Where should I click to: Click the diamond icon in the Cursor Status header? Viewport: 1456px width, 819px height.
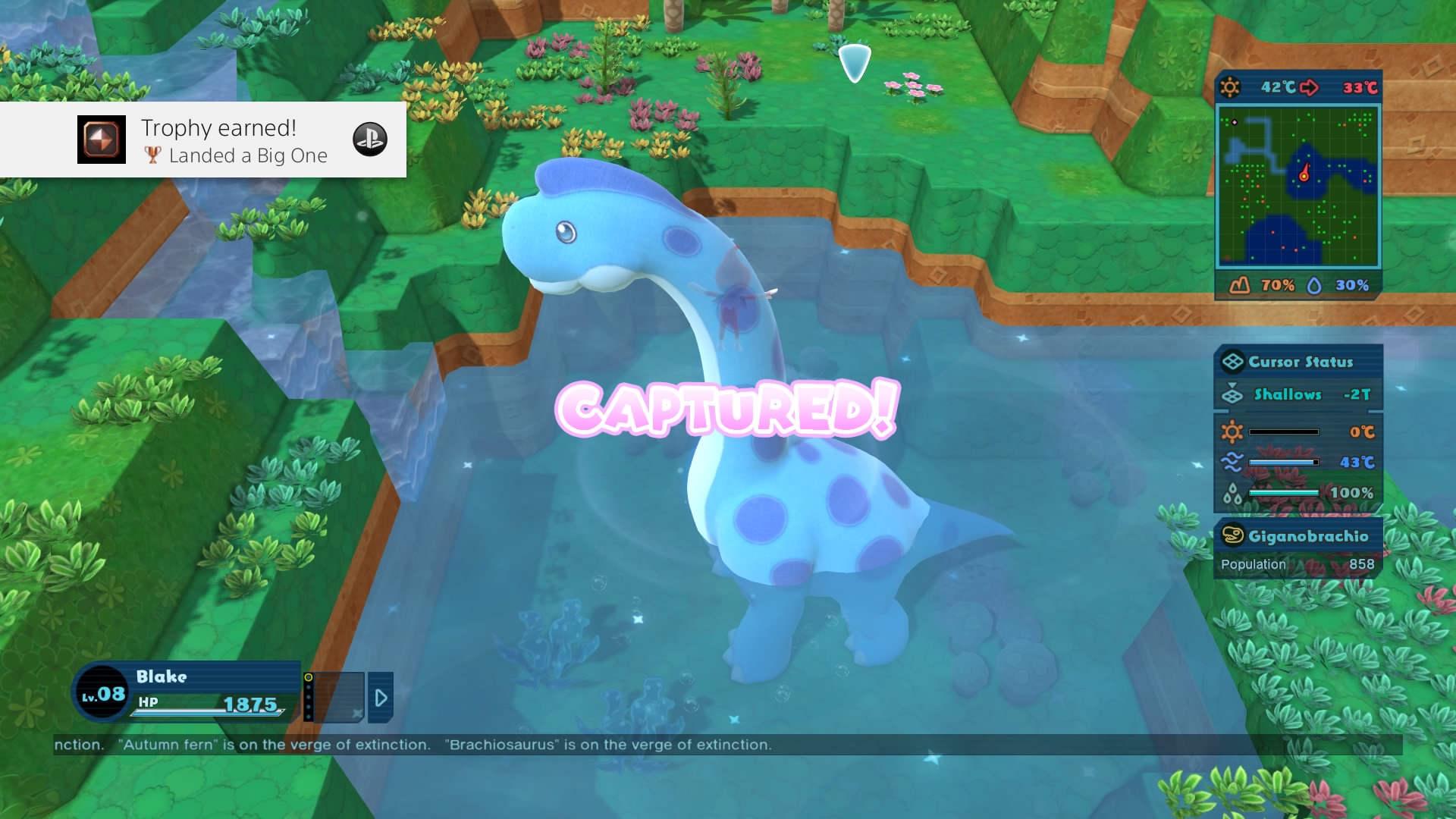coord(1233,362)
